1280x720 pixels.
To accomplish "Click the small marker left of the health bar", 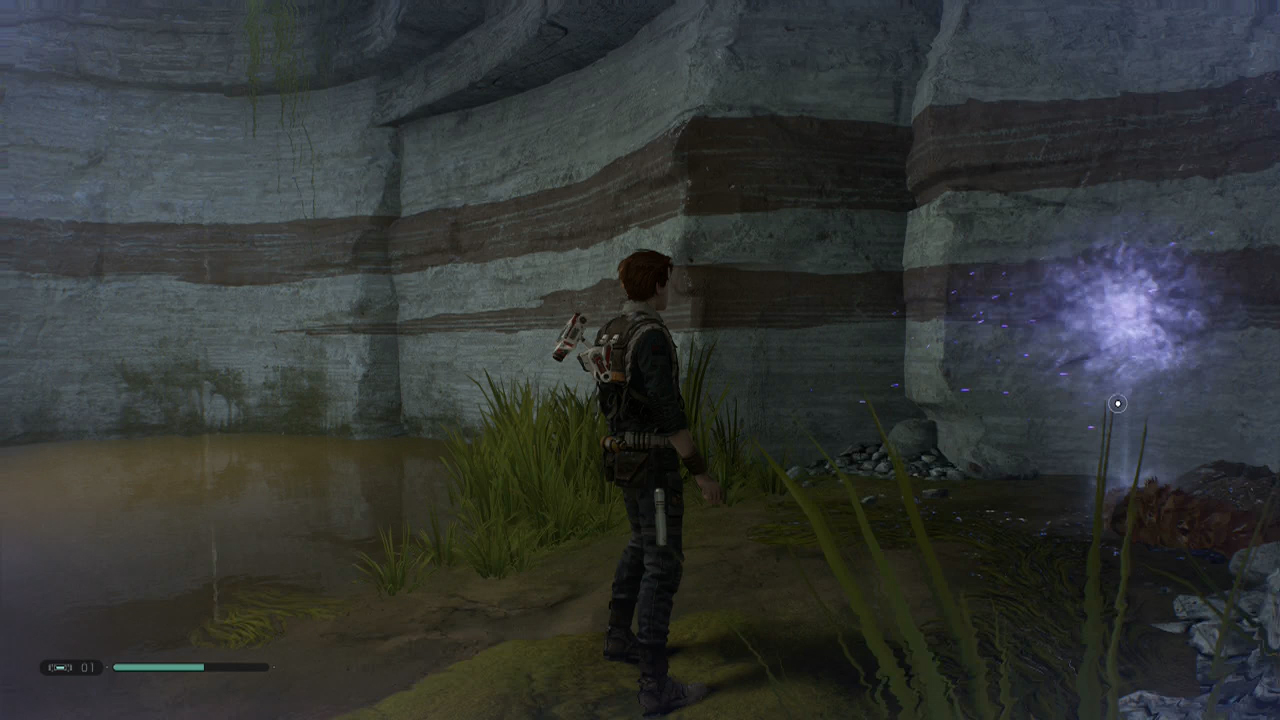I will [106, 667].
